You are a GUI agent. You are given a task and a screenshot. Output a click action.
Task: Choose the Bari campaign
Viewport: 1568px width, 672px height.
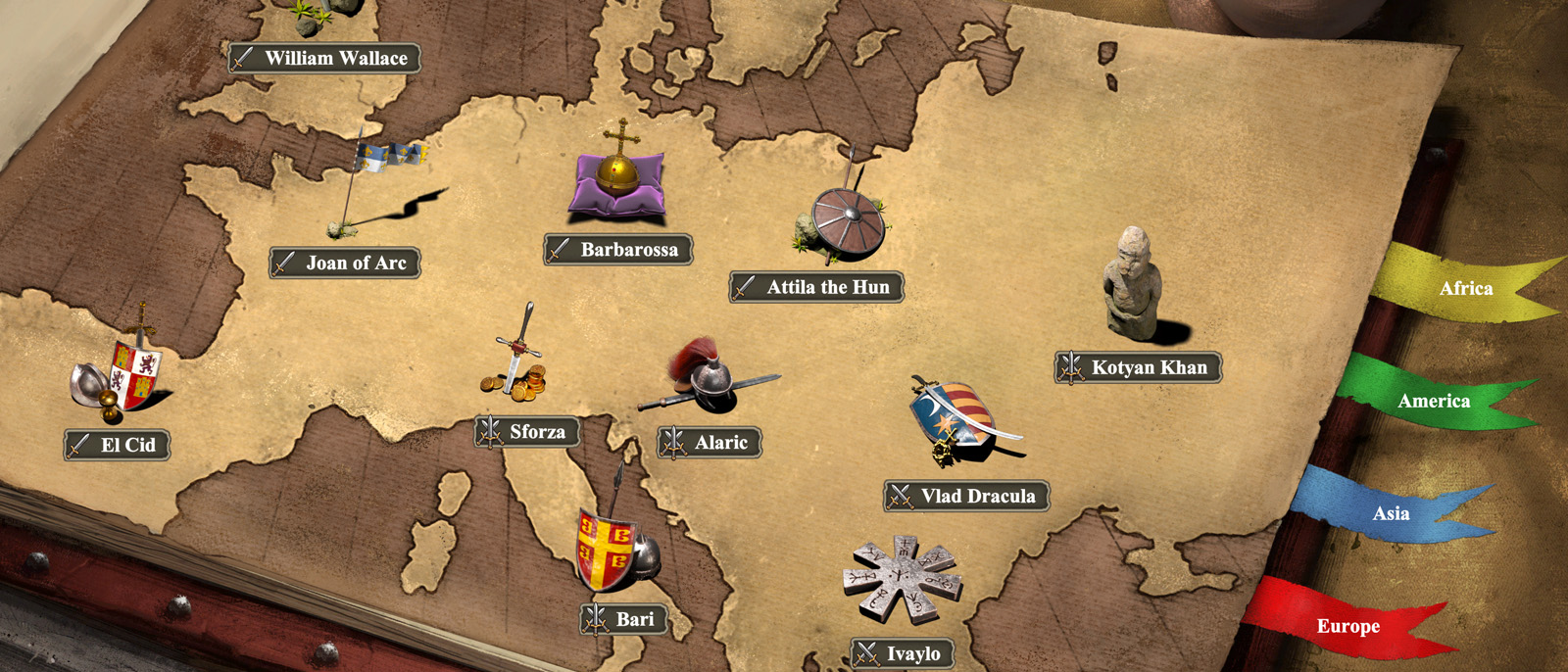click(624, 619)
